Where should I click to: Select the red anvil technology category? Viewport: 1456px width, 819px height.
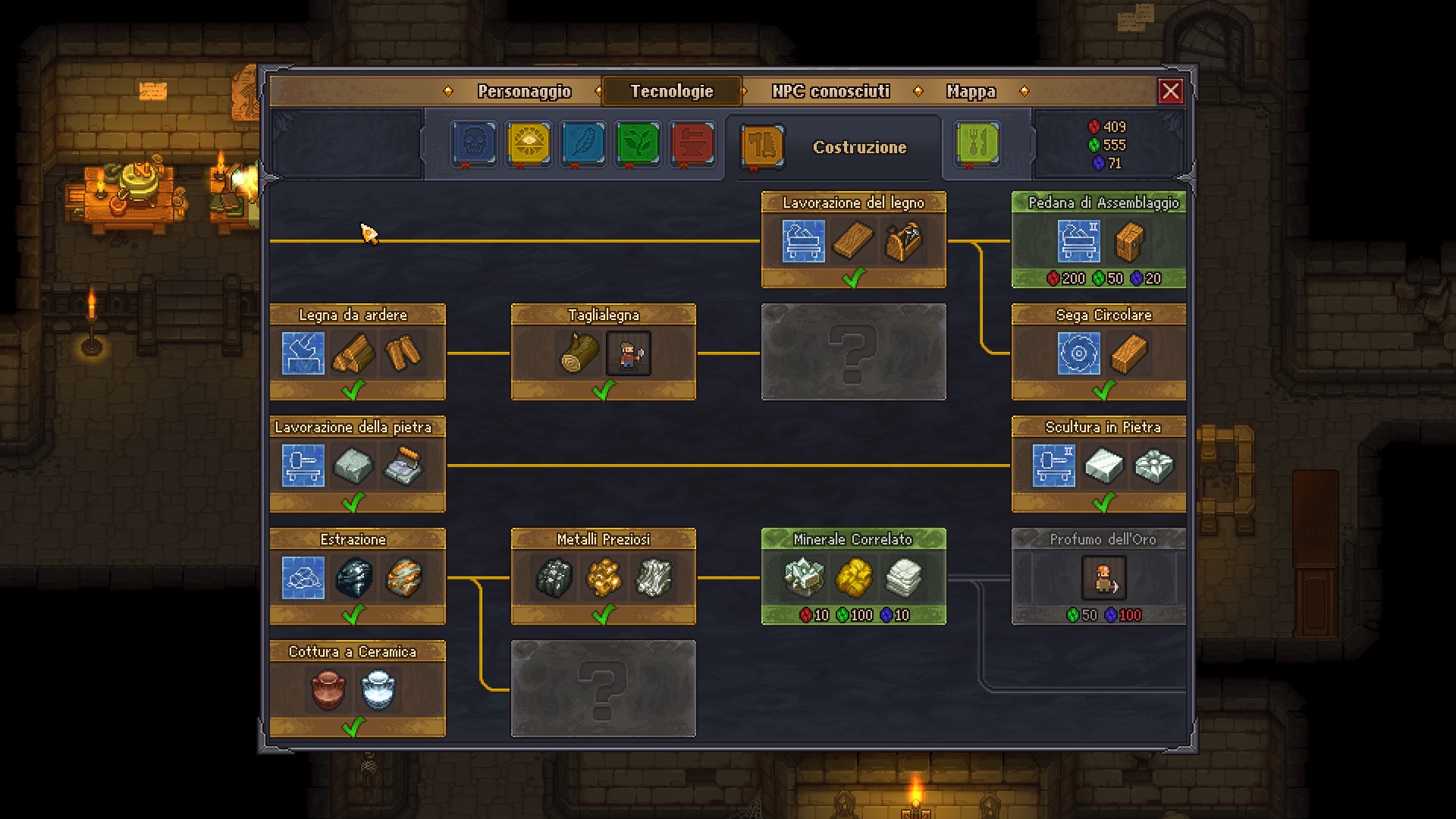pyautogui.click(x=692, y=144)
